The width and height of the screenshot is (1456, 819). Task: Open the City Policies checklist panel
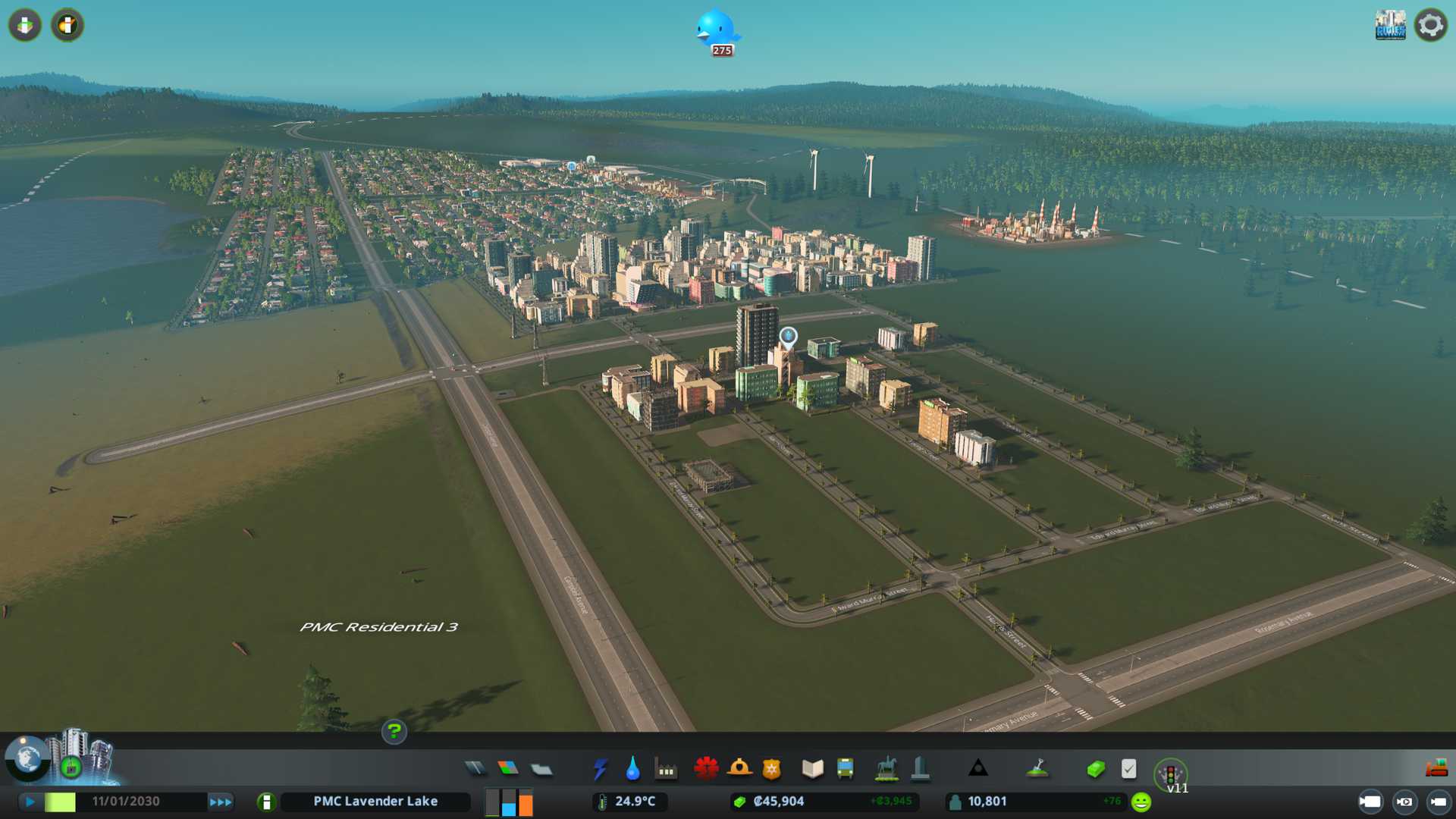pyautogui.click(x=1128, y=769)
